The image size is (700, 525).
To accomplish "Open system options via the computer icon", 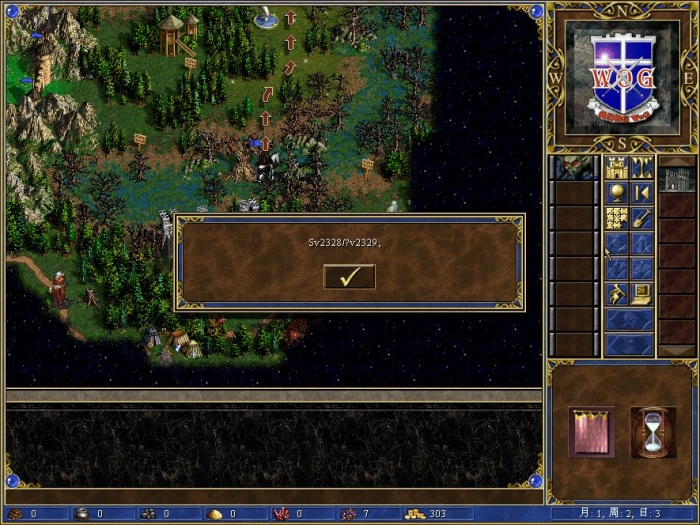I will click(x=642, y=295).
